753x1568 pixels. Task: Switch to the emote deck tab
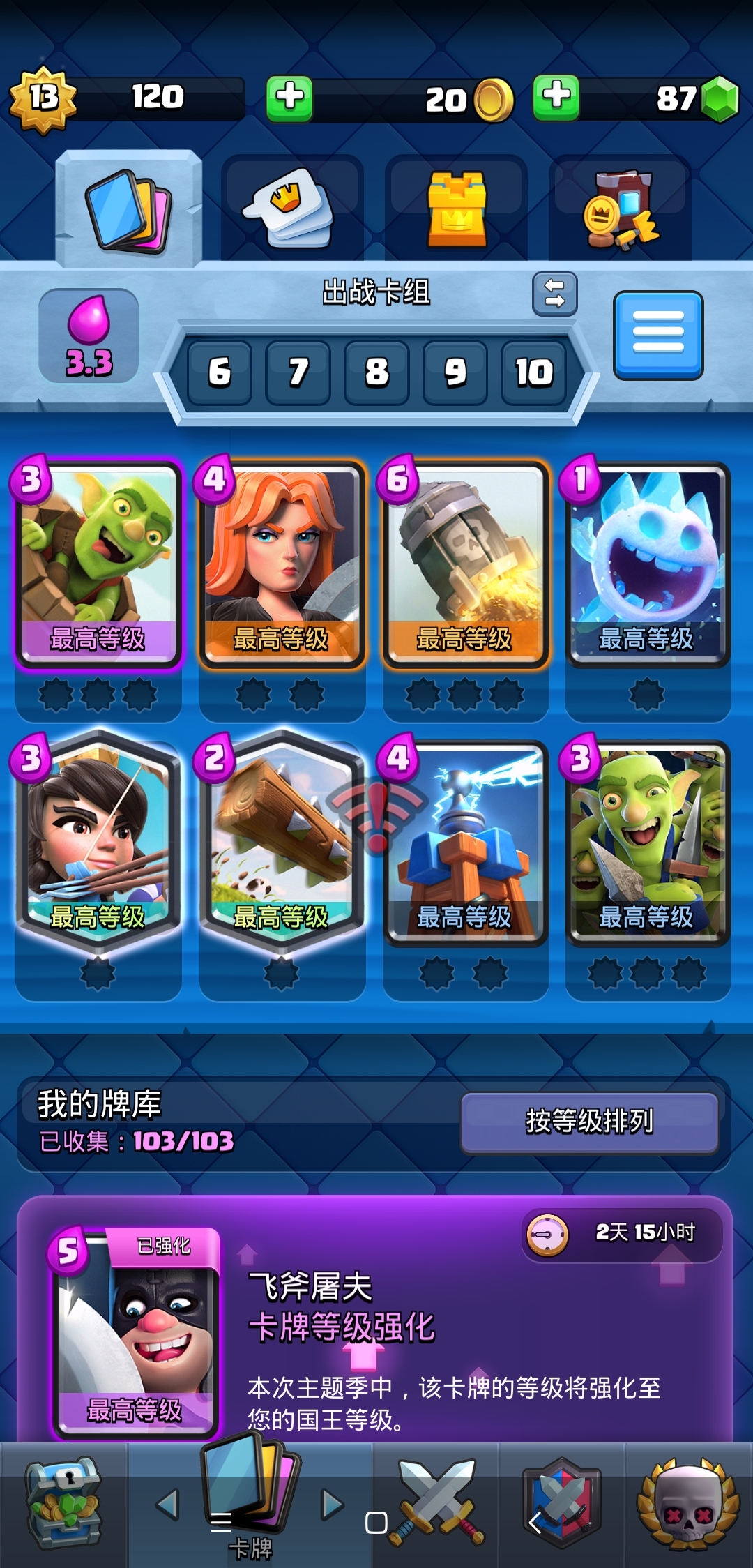point(292,209)
